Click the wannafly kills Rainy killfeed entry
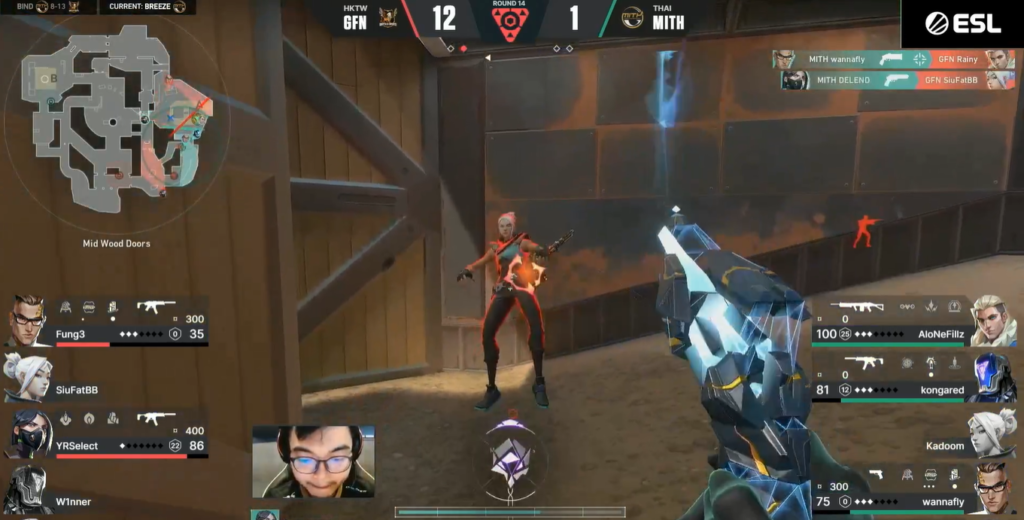 893,59
